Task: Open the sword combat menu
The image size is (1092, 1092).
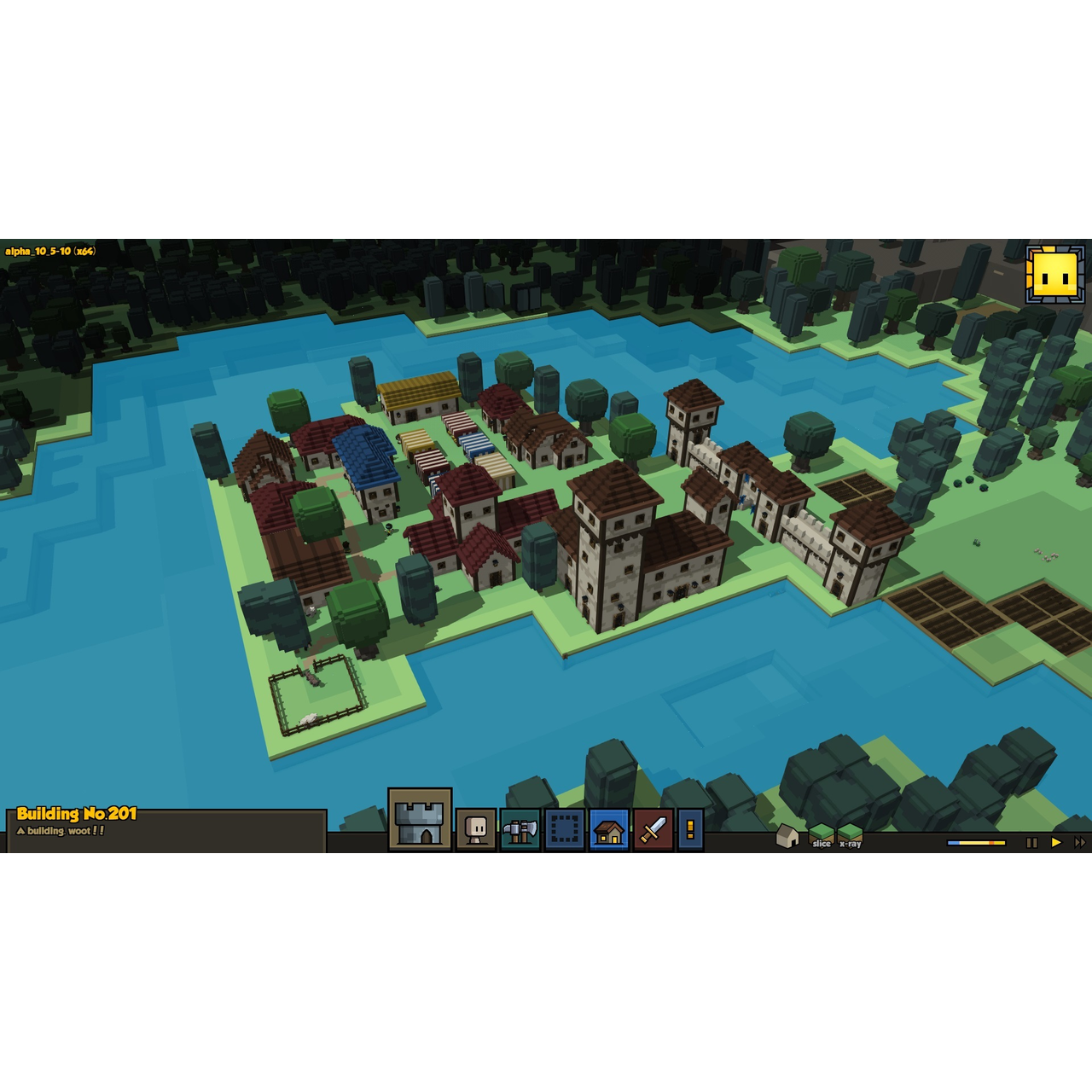Action: click(653, 829)
